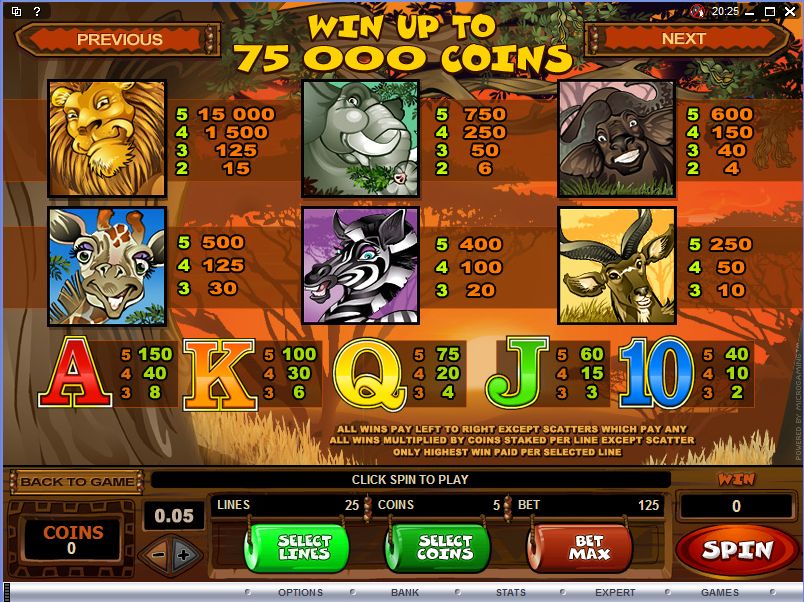Return with Back To Game button

76,481
